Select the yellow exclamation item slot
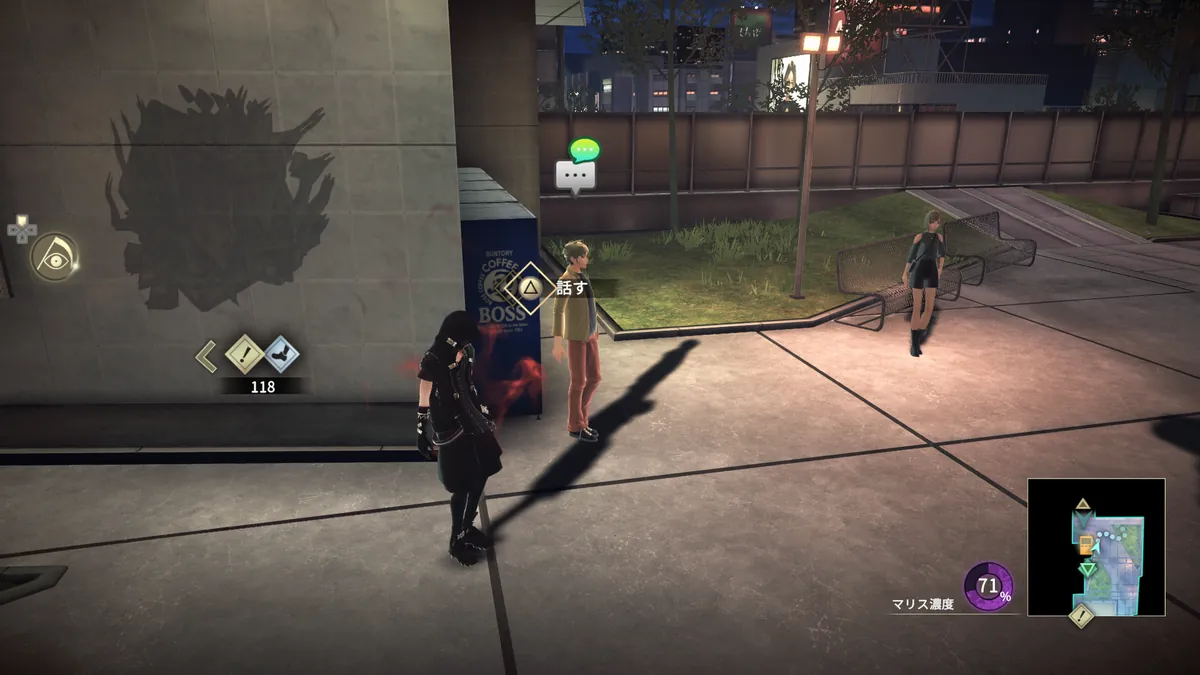The height and width of the screenshot is (675, 1200). click(x=244, y=354)
